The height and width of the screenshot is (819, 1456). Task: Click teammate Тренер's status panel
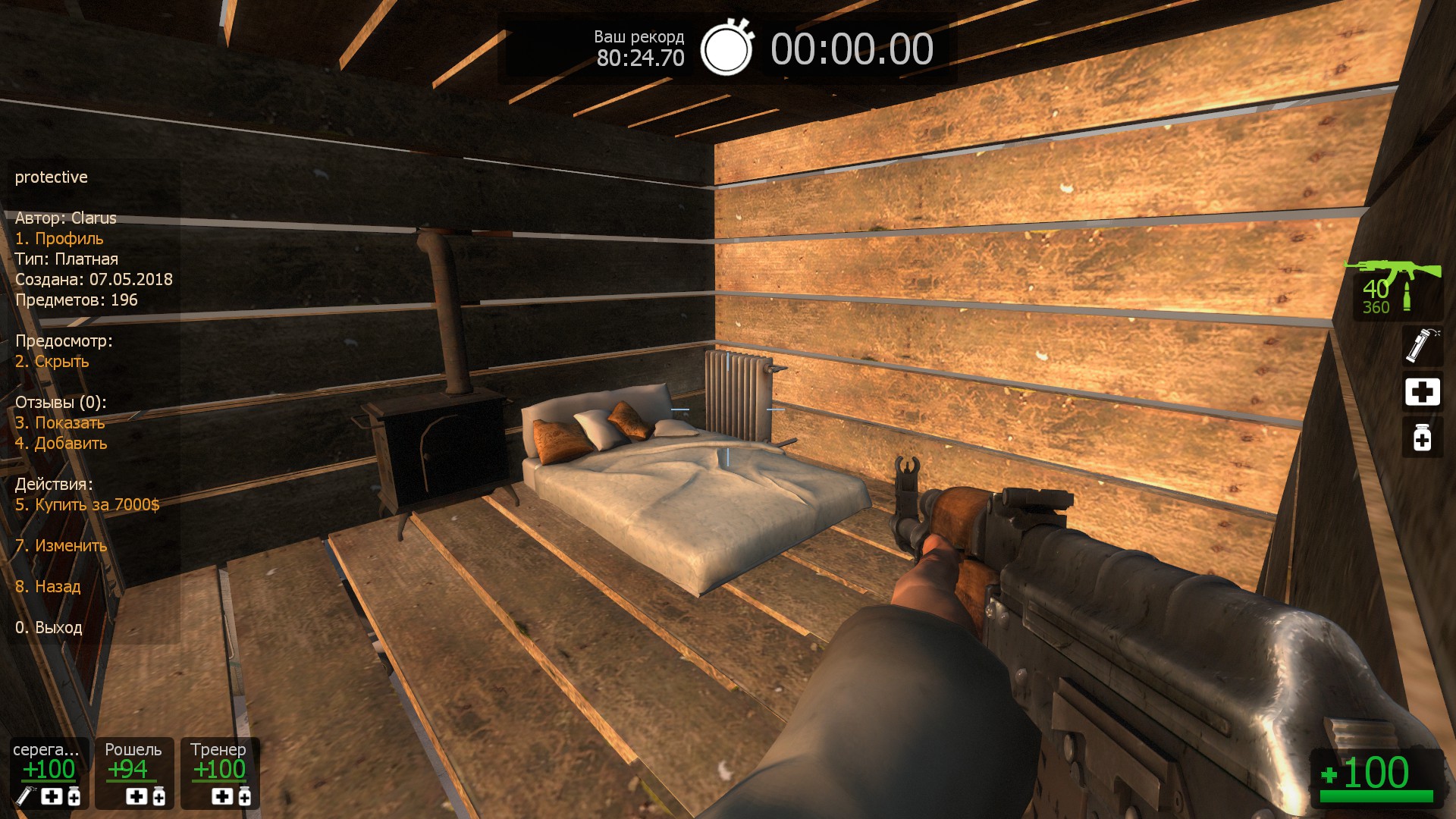pos(220,773)
